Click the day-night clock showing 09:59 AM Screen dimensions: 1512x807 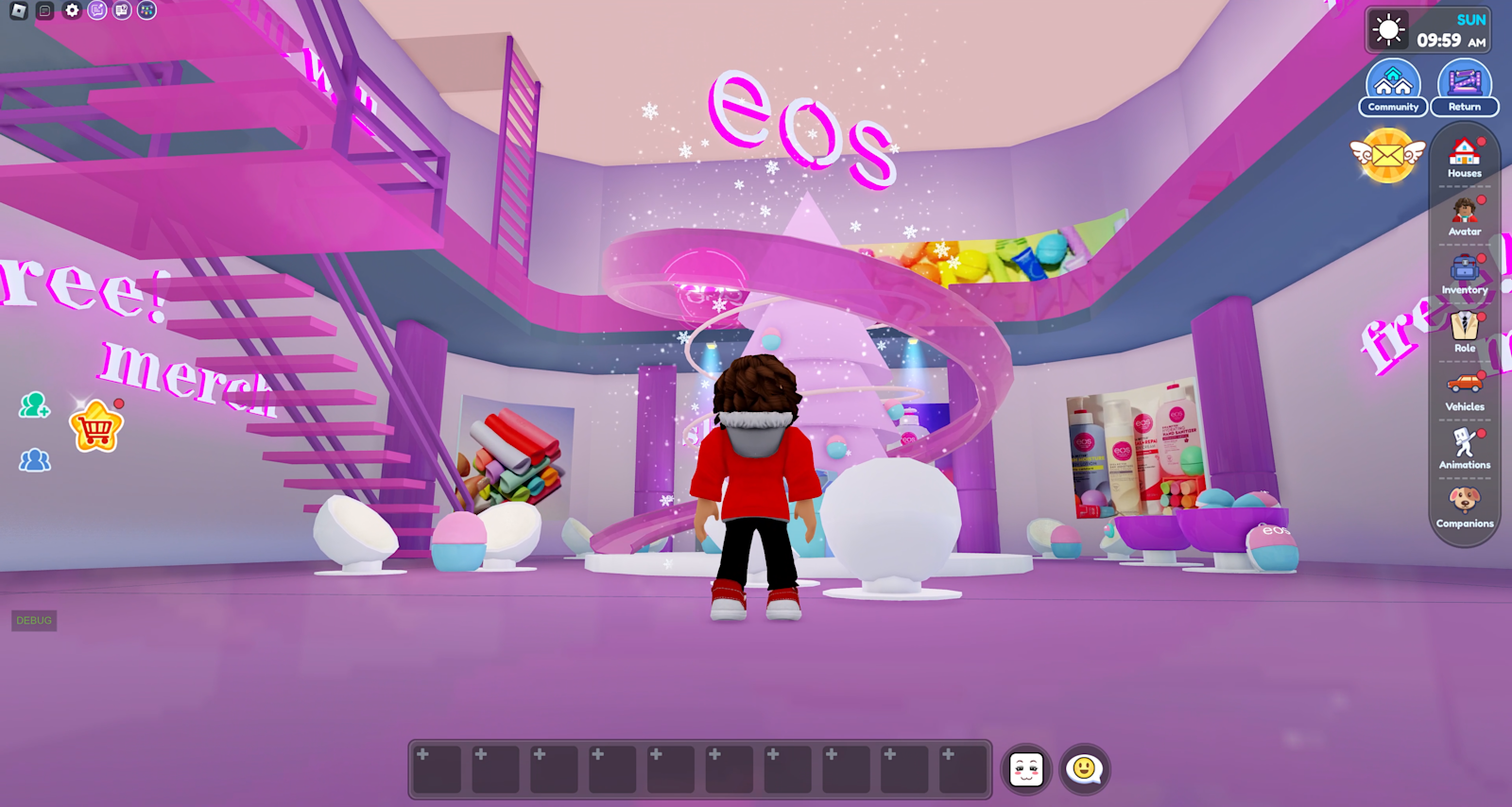pyautogui.click(x=1425, y=28)
